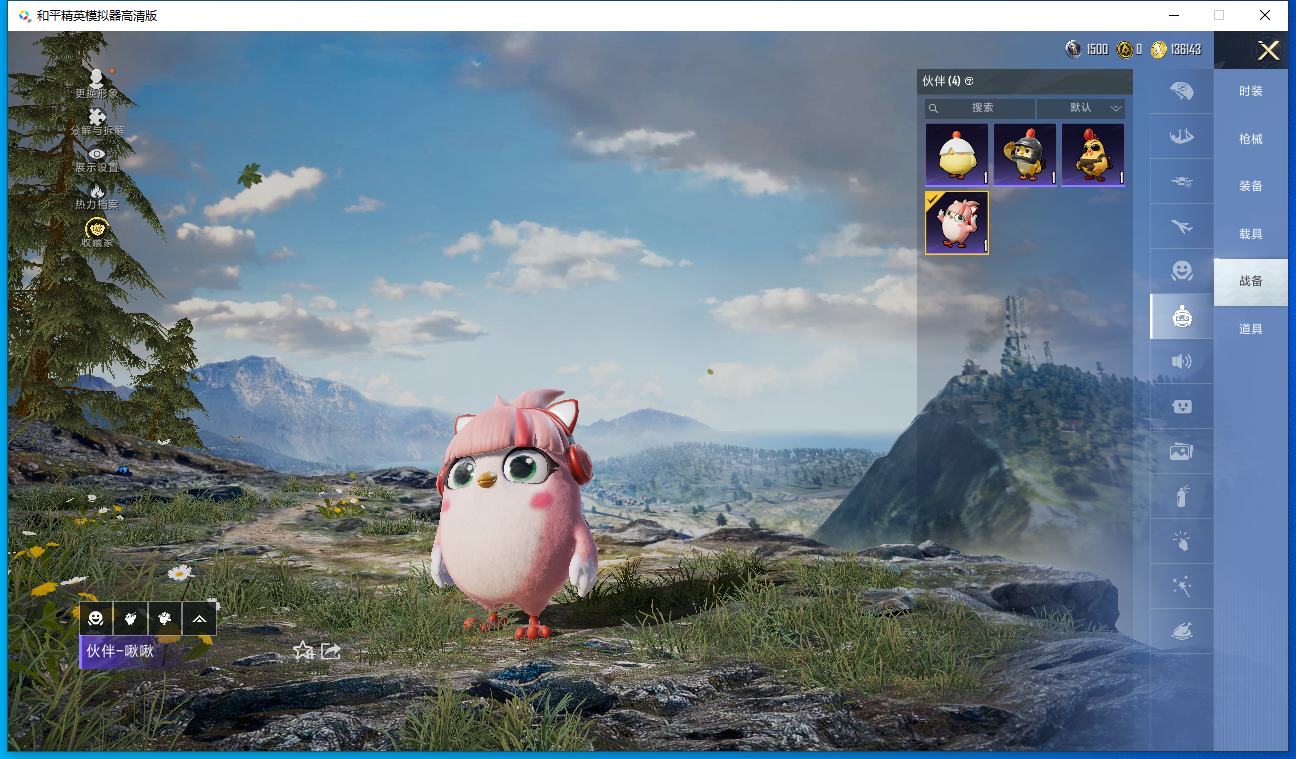Select the equipped pink bird companion
The height and width of the screenshot is (759, 1296).
tap(956, 223)
